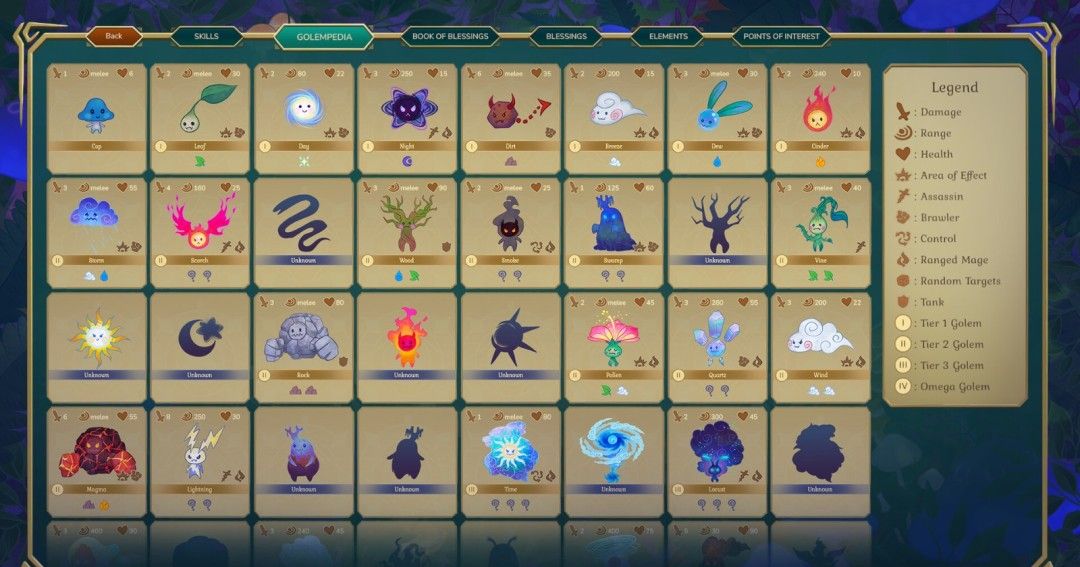Switch to the Skills tab
Viewport: 1080px width, 567px height.
click(x=207, y=36)
